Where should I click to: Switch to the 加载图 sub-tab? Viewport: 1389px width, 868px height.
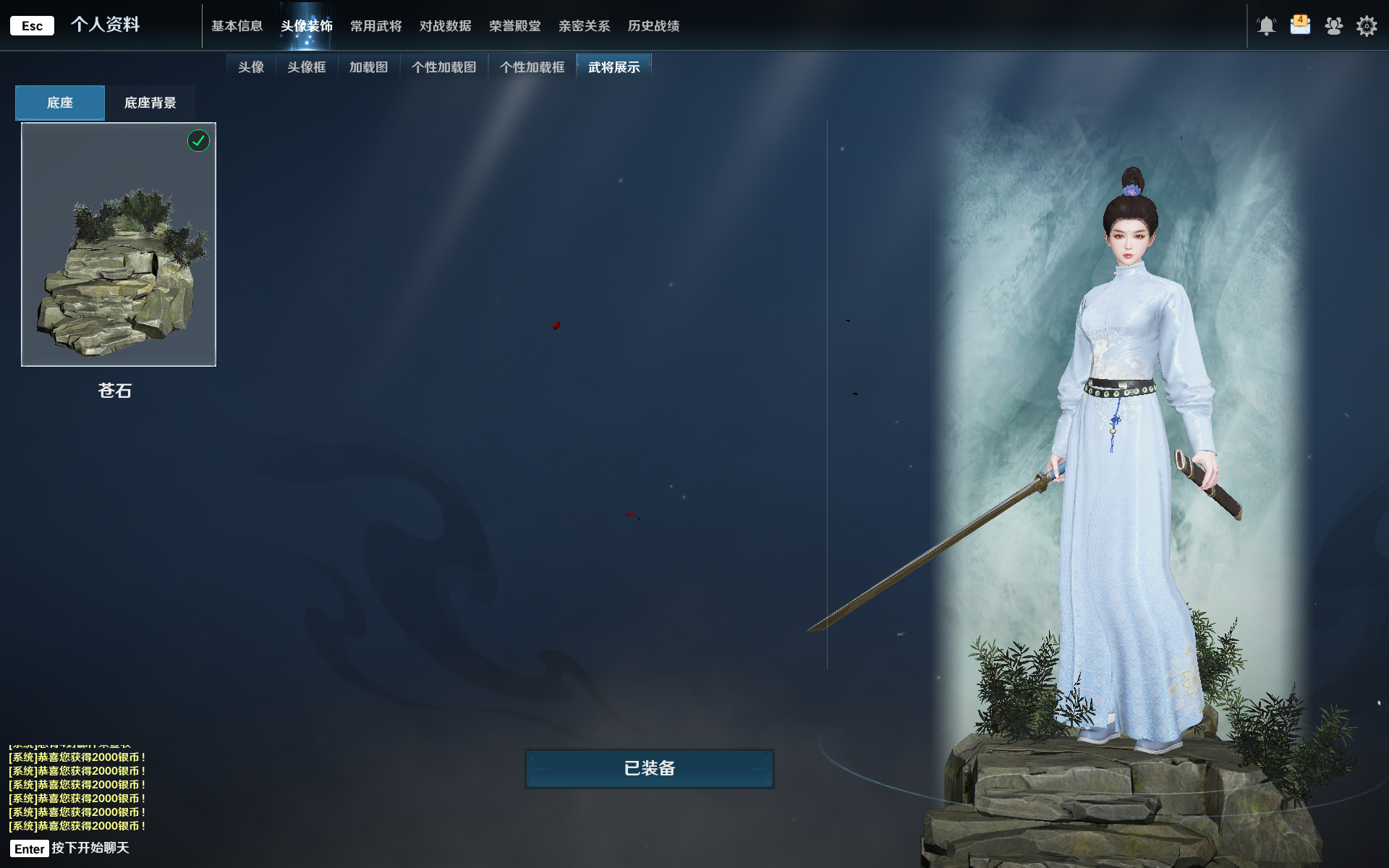[368, 67]
